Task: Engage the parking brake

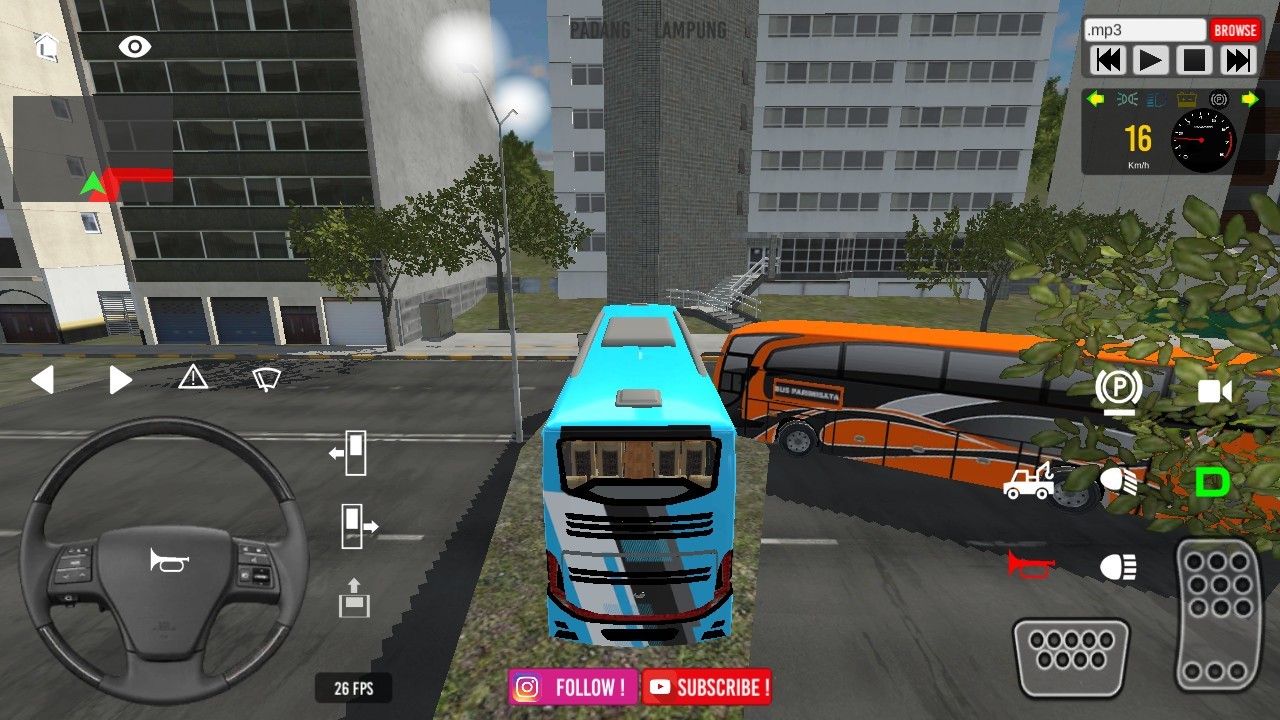Action: (x=1118, y=390)
